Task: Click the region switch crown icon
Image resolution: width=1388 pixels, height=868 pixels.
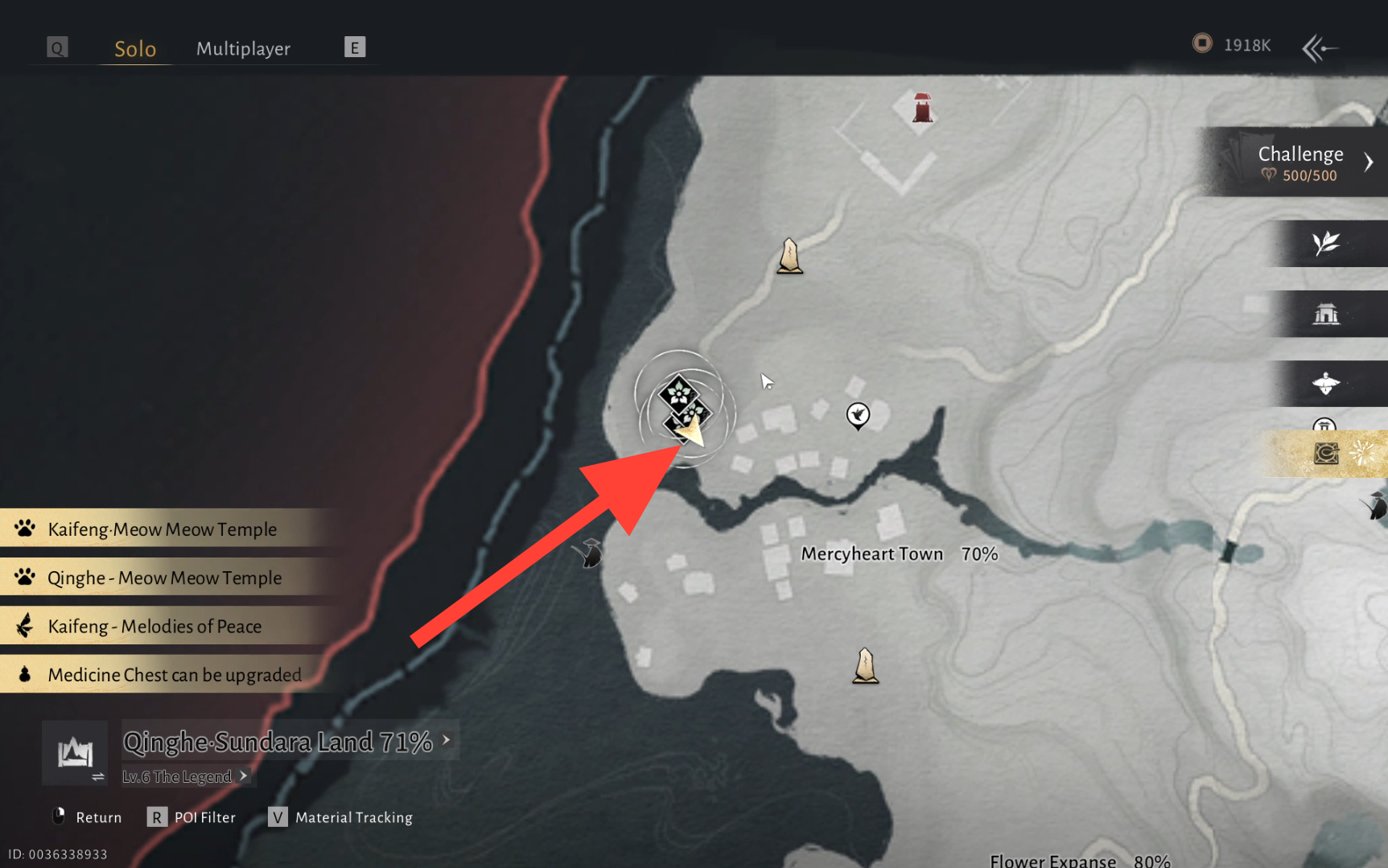Action: point(75,753)
